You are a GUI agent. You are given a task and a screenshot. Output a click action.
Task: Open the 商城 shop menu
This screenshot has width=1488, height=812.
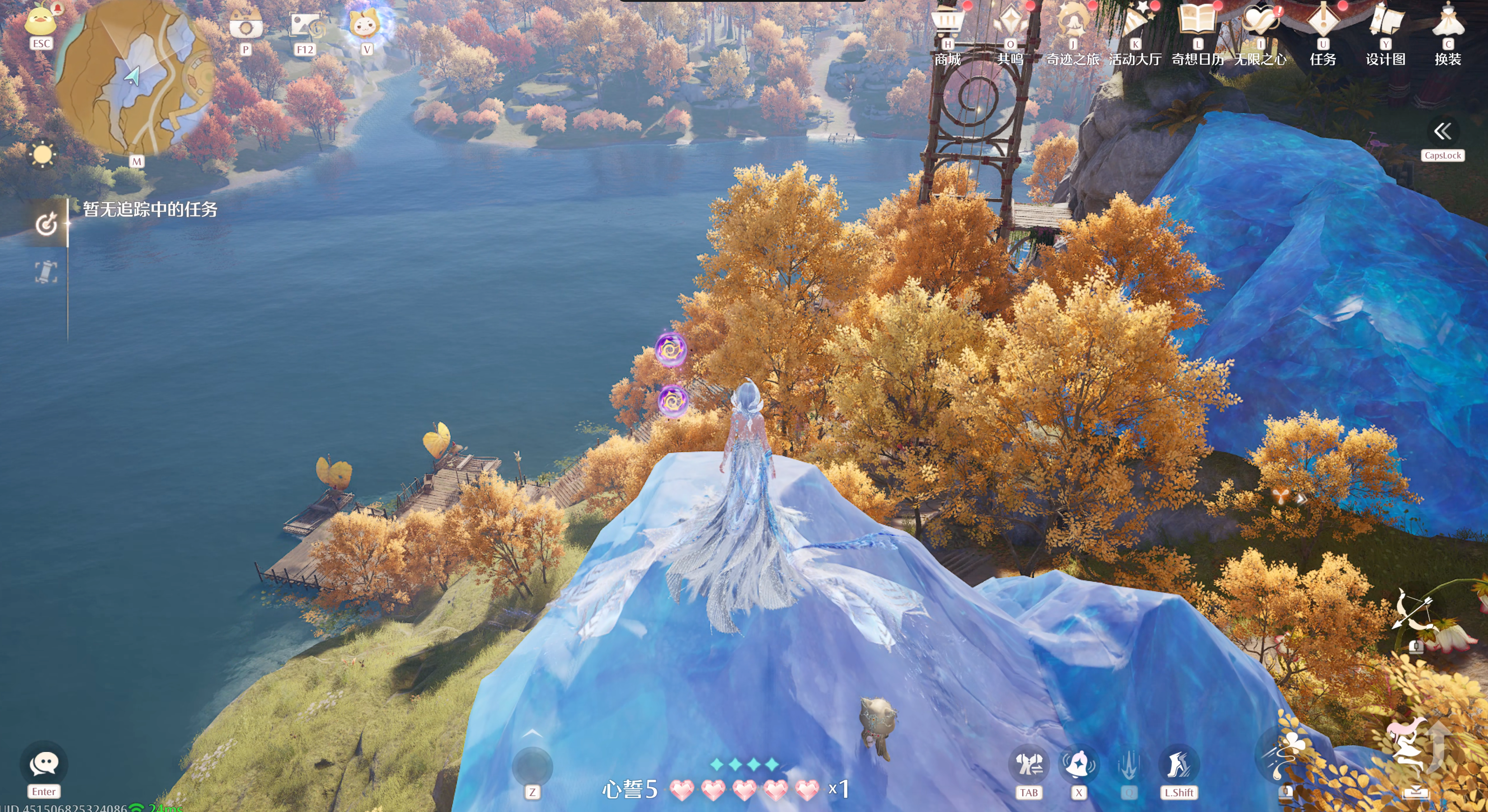click(948, 23)
